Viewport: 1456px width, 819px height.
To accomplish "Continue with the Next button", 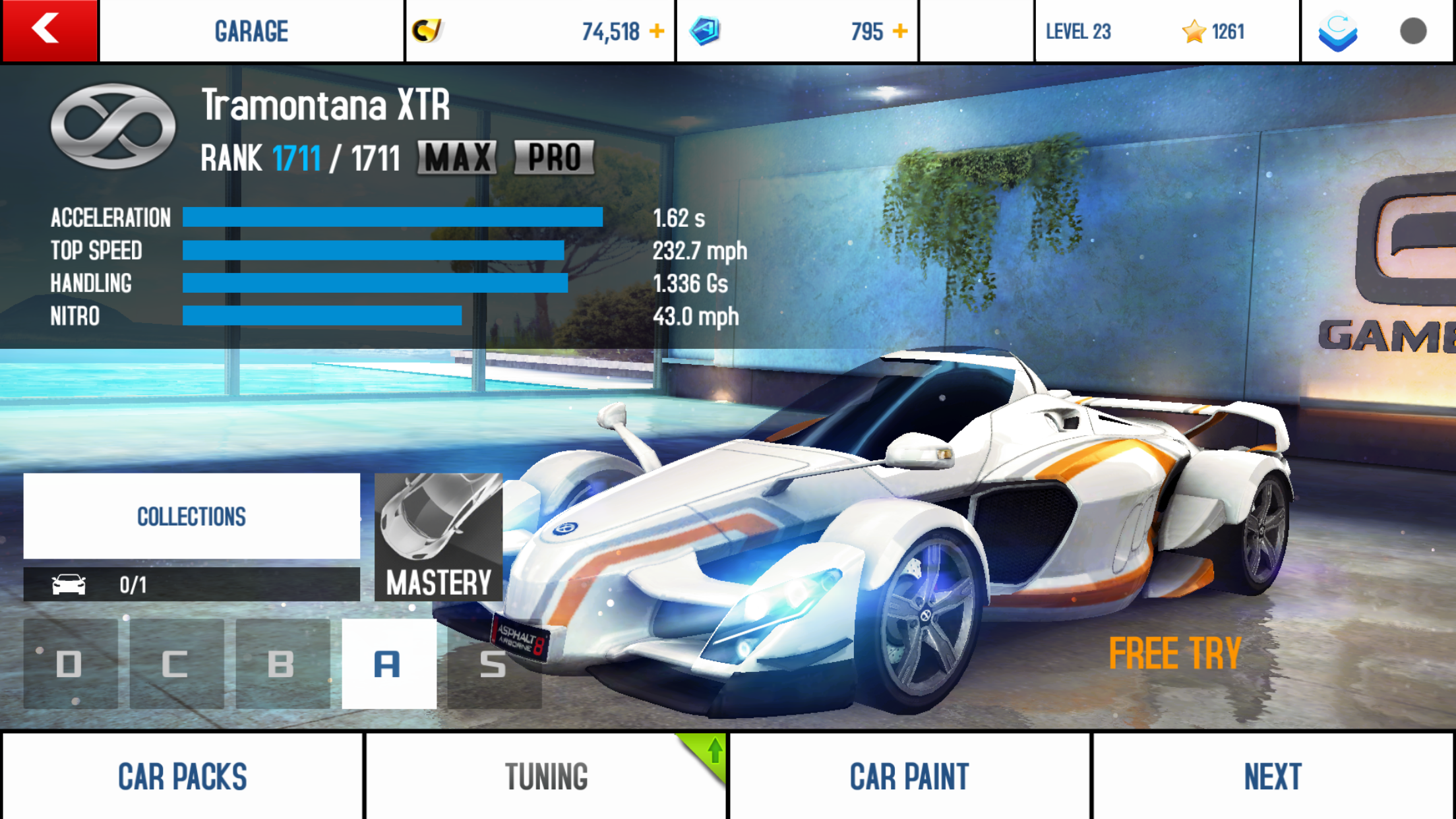I will tap(1273, 776).
